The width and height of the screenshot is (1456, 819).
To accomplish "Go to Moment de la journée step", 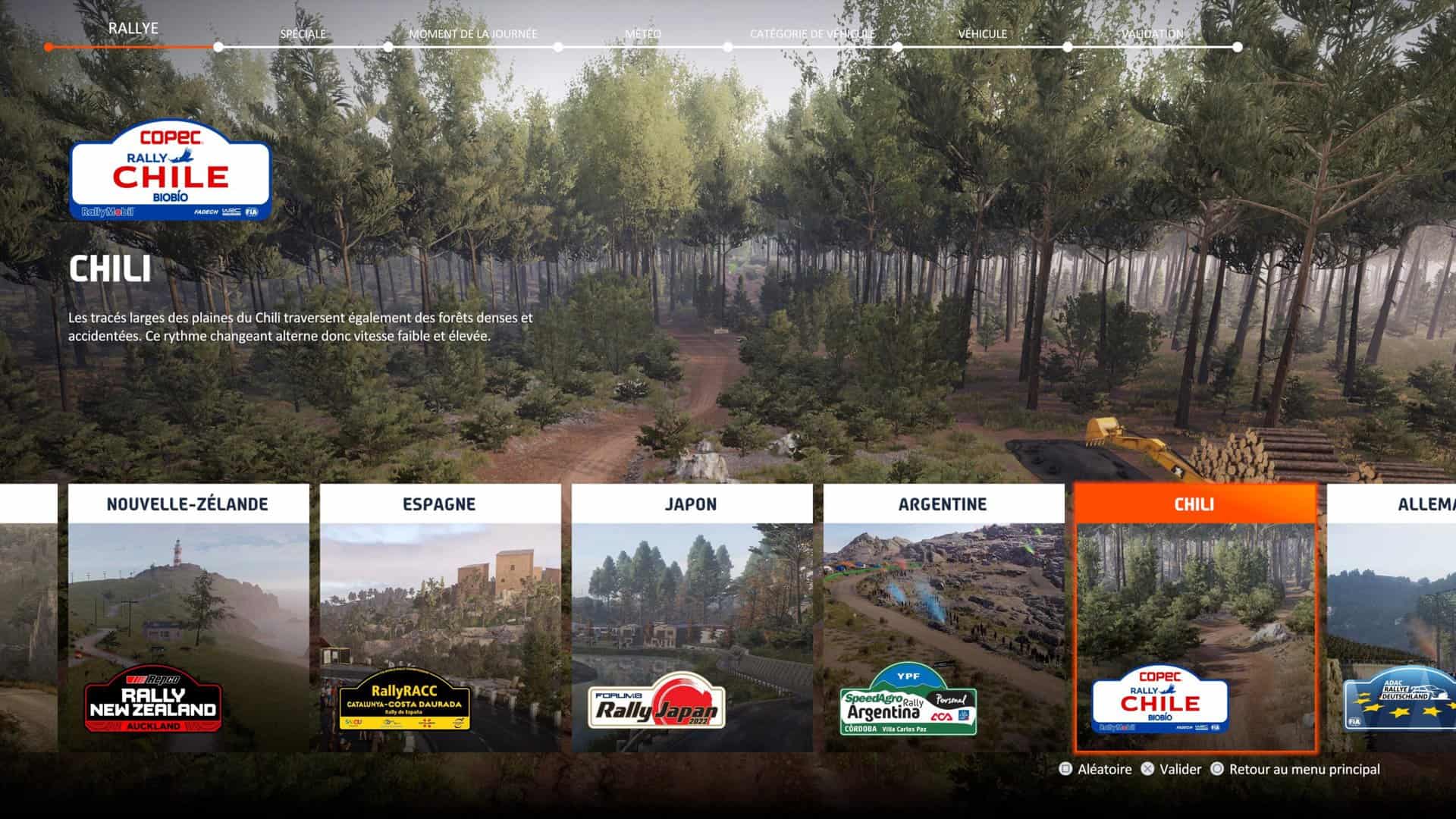I will point(472,34).
